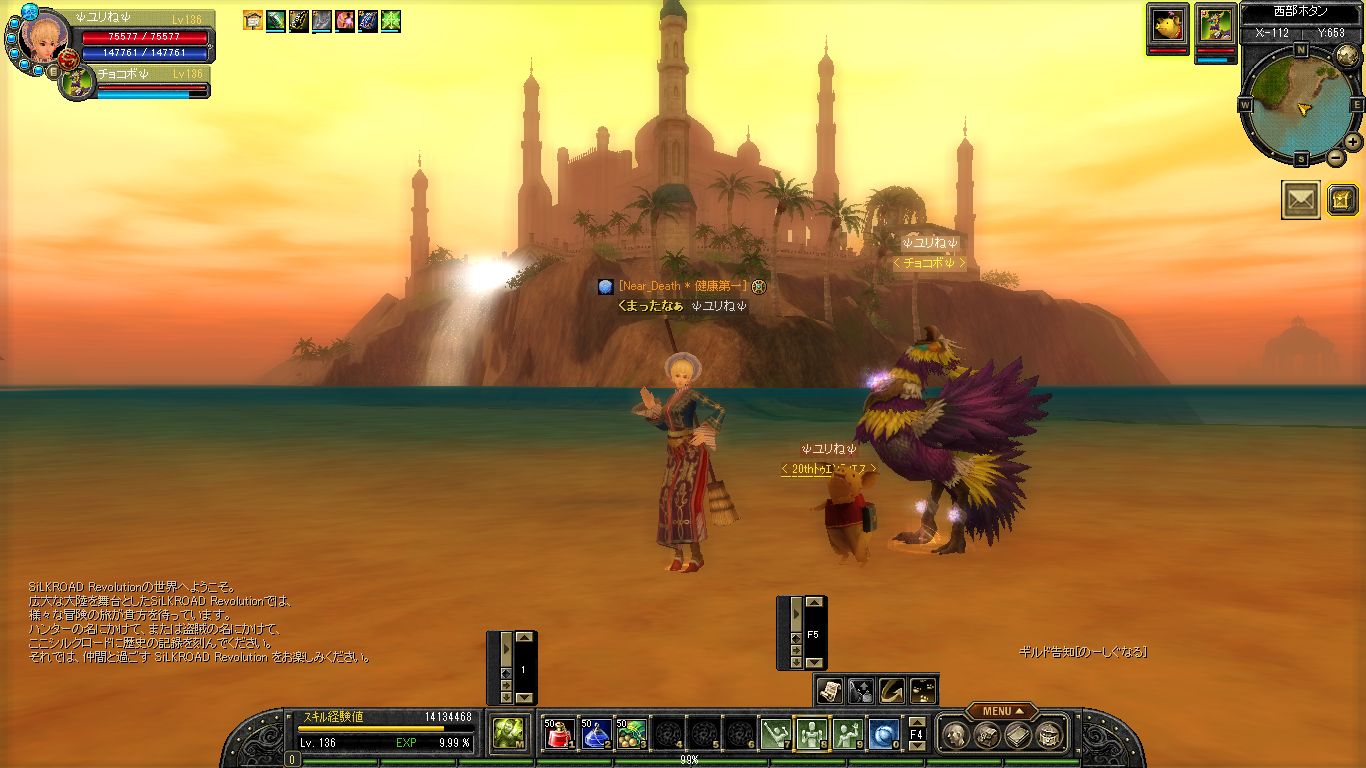Click the scroll icon above the hotbar

click(x=829, y=689)
